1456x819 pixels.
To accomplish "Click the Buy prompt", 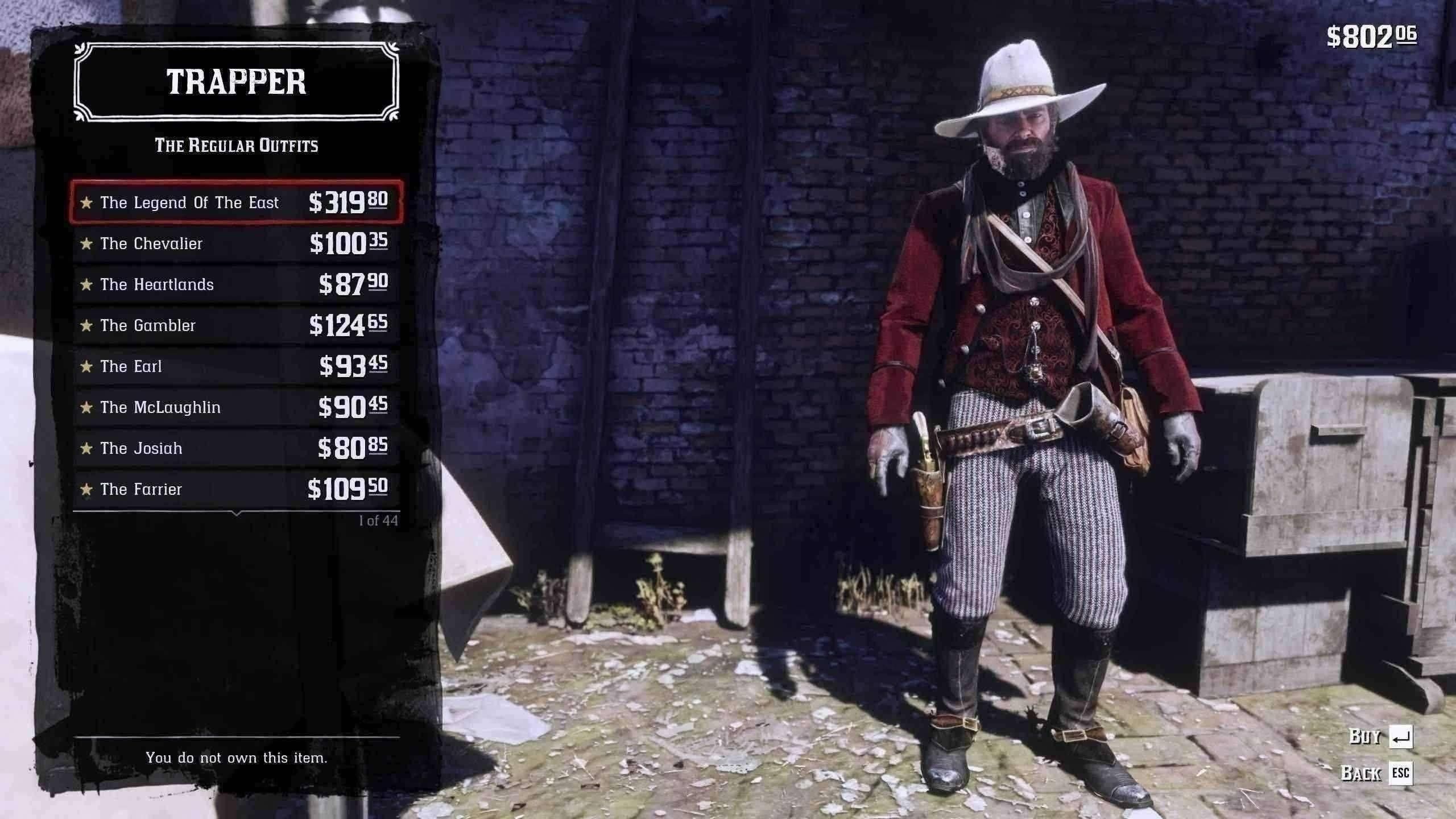I will [1381, 737].
